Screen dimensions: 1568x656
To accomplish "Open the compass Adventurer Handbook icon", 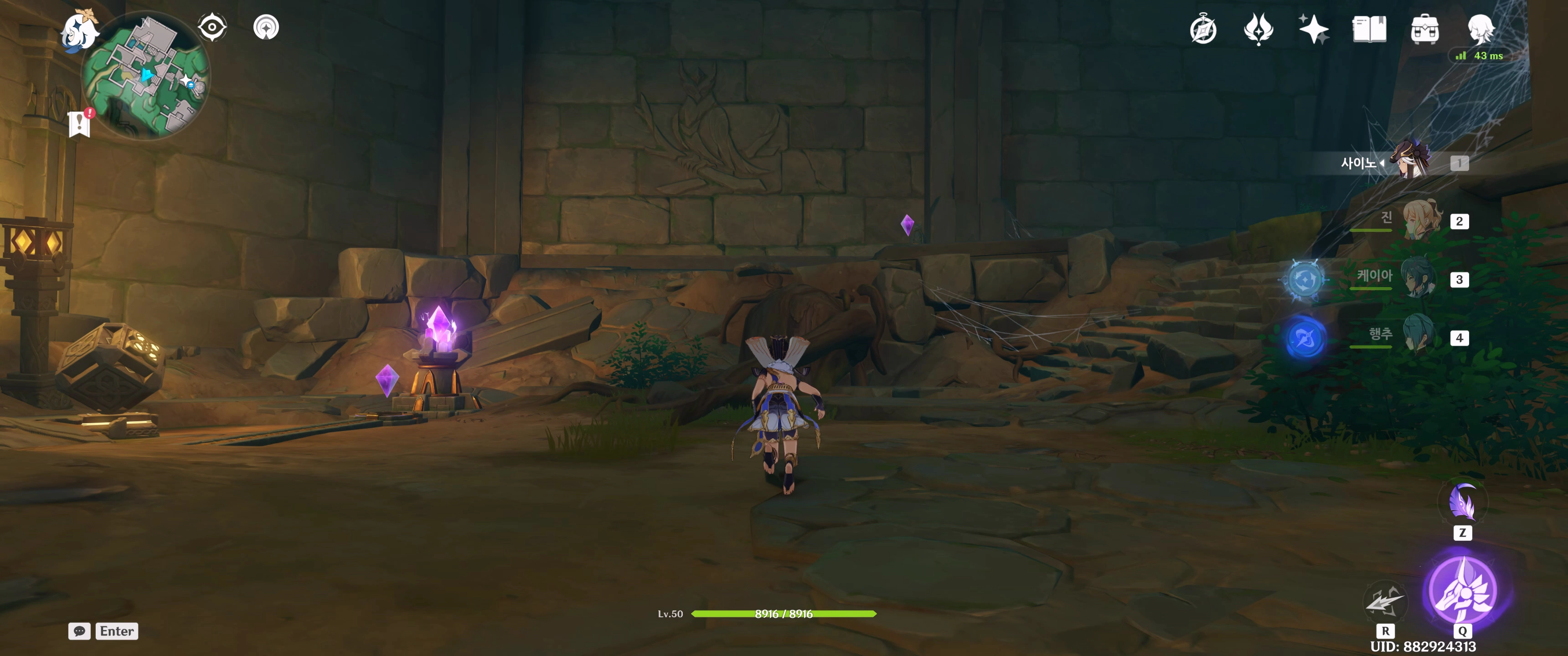I will pos(1203,30).
